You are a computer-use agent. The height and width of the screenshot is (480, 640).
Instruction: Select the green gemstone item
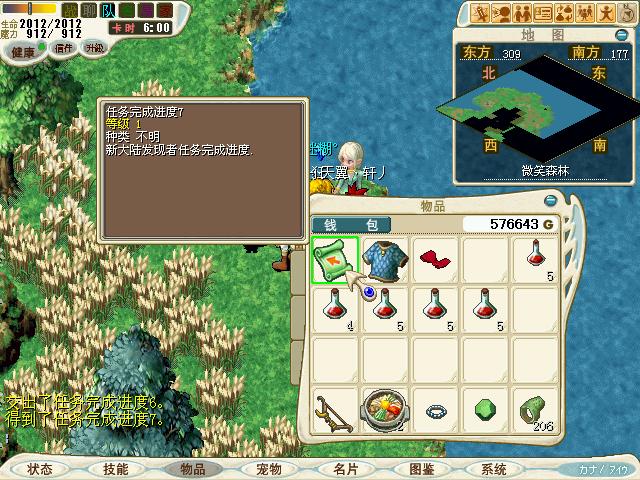485,410
